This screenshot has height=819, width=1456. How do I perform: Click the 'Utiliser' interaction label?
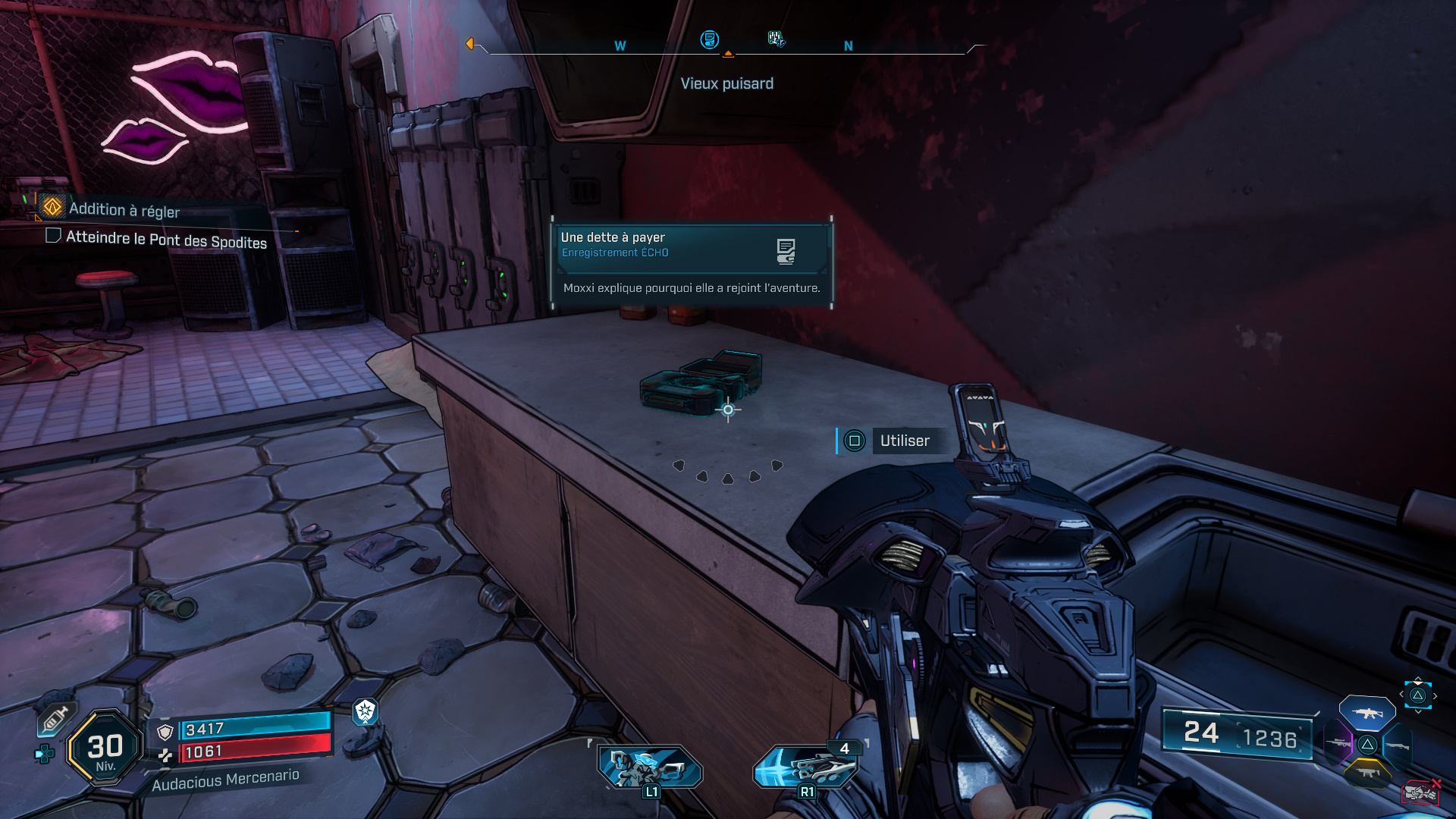904,441
